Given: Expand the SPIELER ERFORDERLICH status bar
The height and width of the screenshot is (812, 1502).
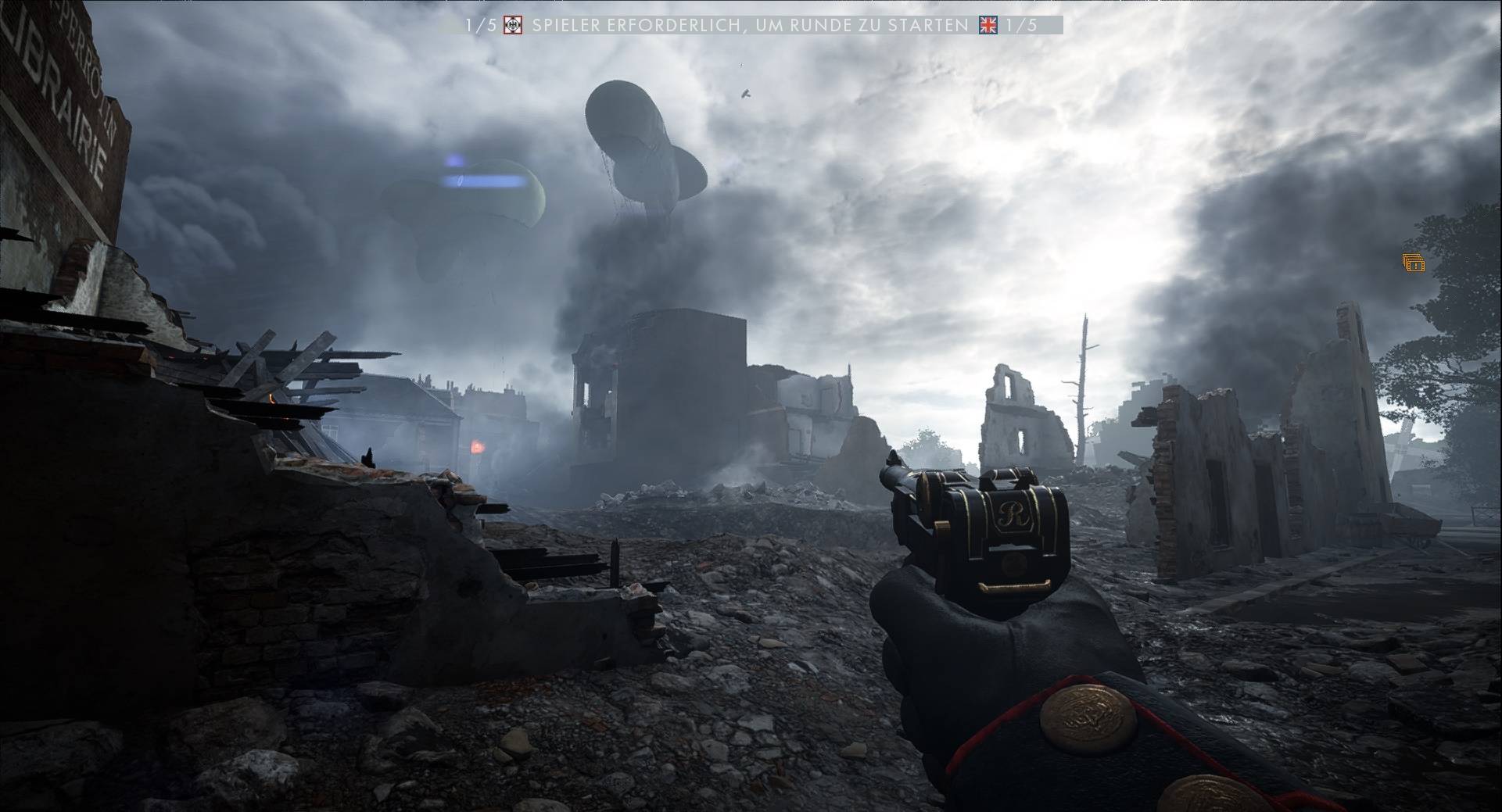Looking at the screenshot, I should 751,26.
